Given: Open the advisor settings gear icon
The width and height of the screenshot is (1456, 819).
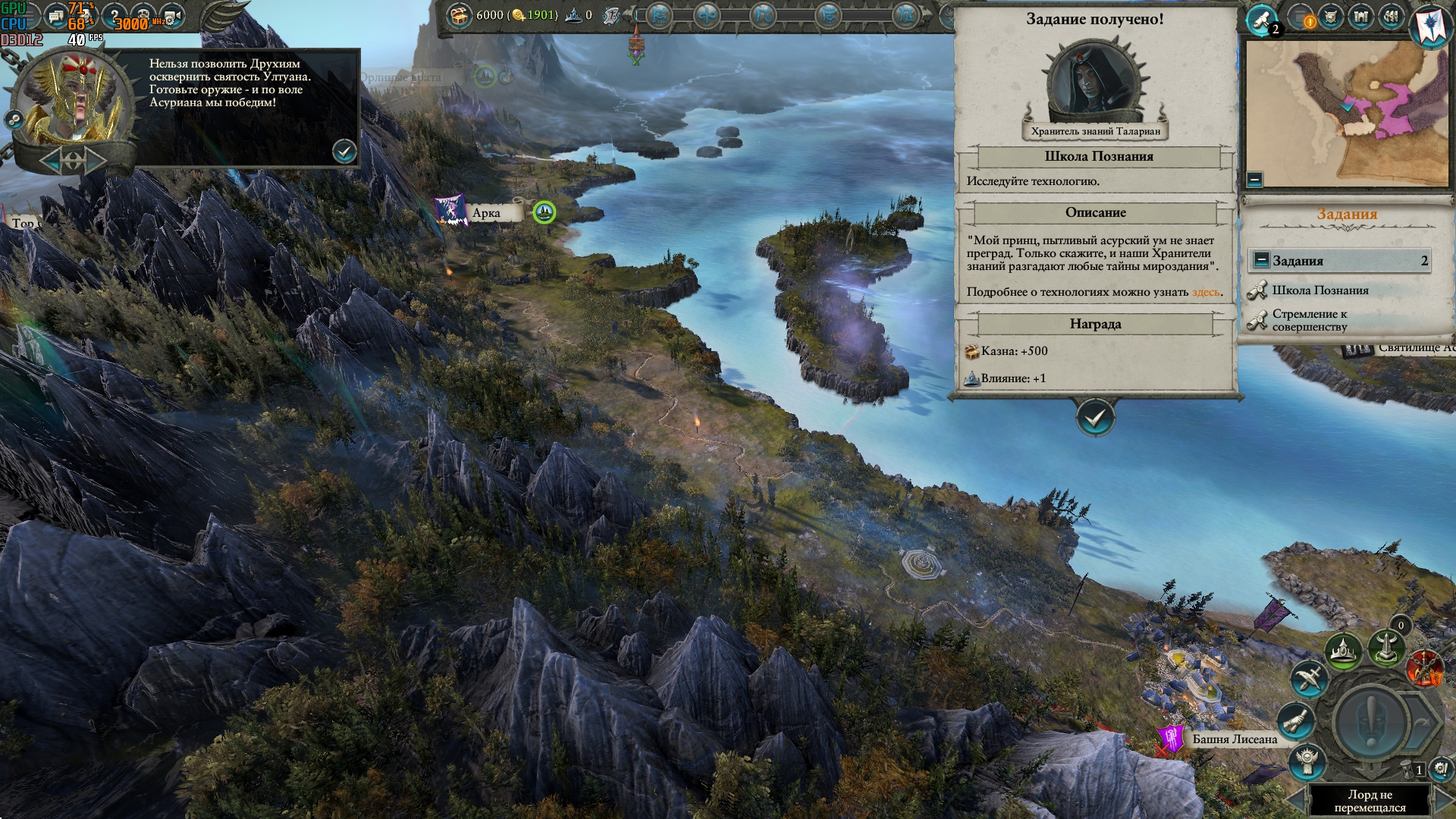Looking at the screenshot, I should 14,119.
